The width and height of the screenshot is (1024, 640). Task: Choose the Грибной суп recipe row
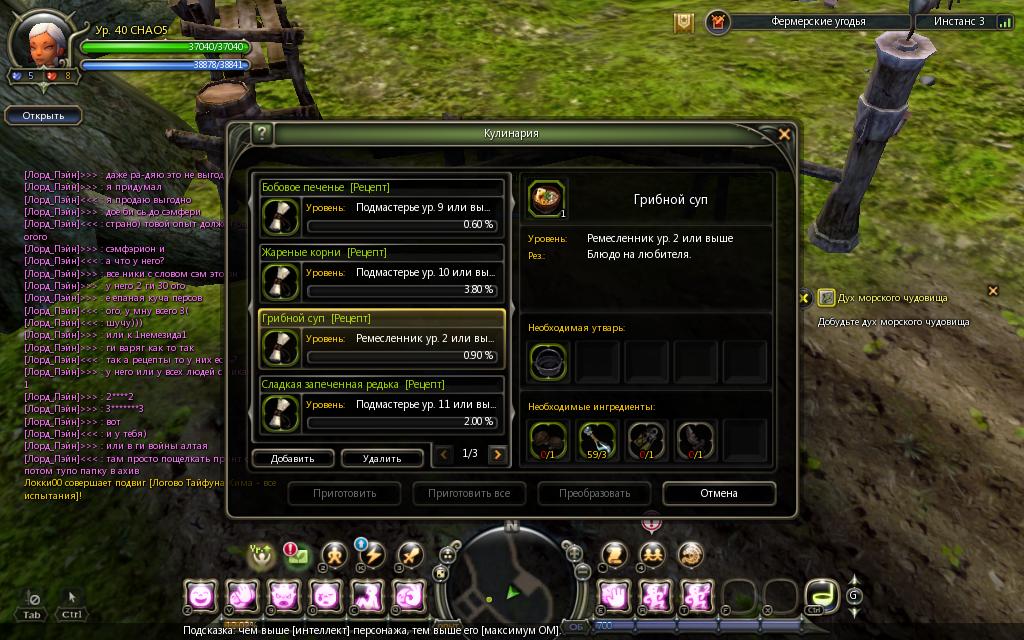[382, 339]
